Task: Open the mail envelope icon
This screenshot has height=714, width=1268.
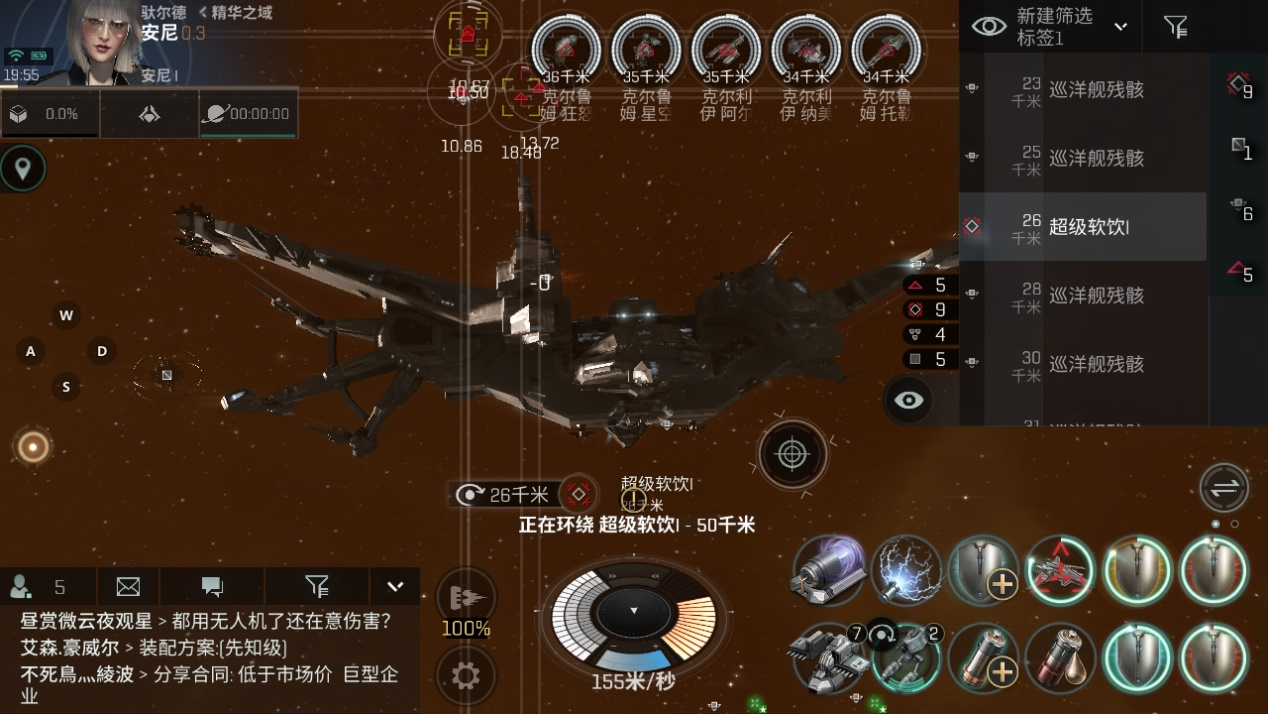Action: click(128, 586)
